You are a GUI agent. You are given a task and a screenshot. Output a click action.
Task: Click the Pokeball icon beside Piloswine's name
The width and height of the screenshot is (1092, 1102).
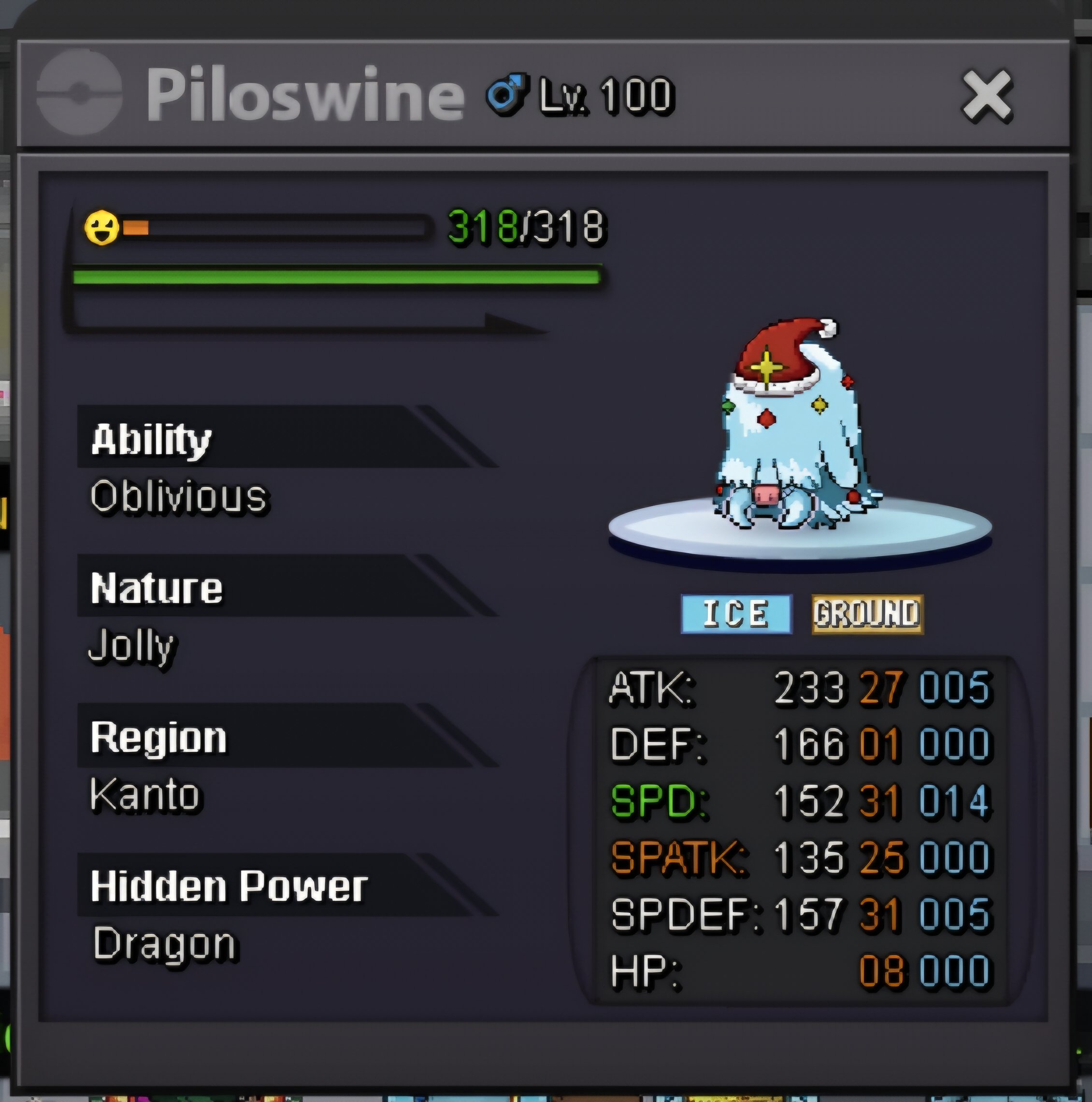tap(79, 92)
